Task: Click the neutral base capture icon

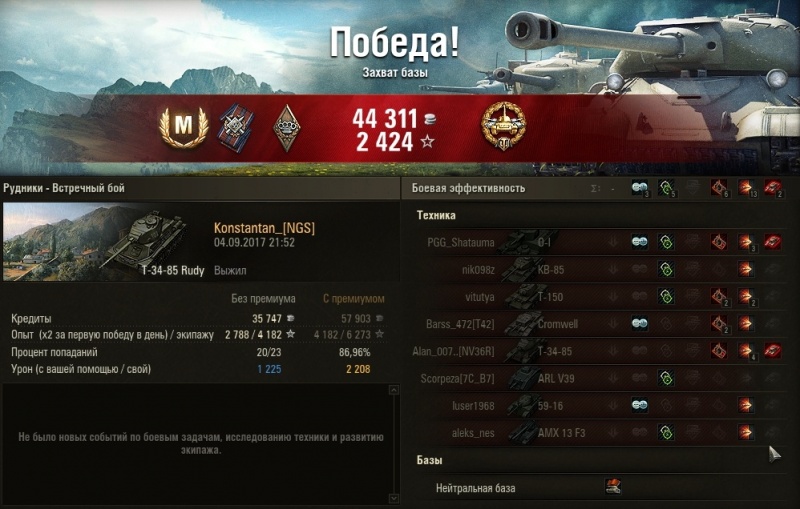Action: pyautogui.click(x=613, y=487)
